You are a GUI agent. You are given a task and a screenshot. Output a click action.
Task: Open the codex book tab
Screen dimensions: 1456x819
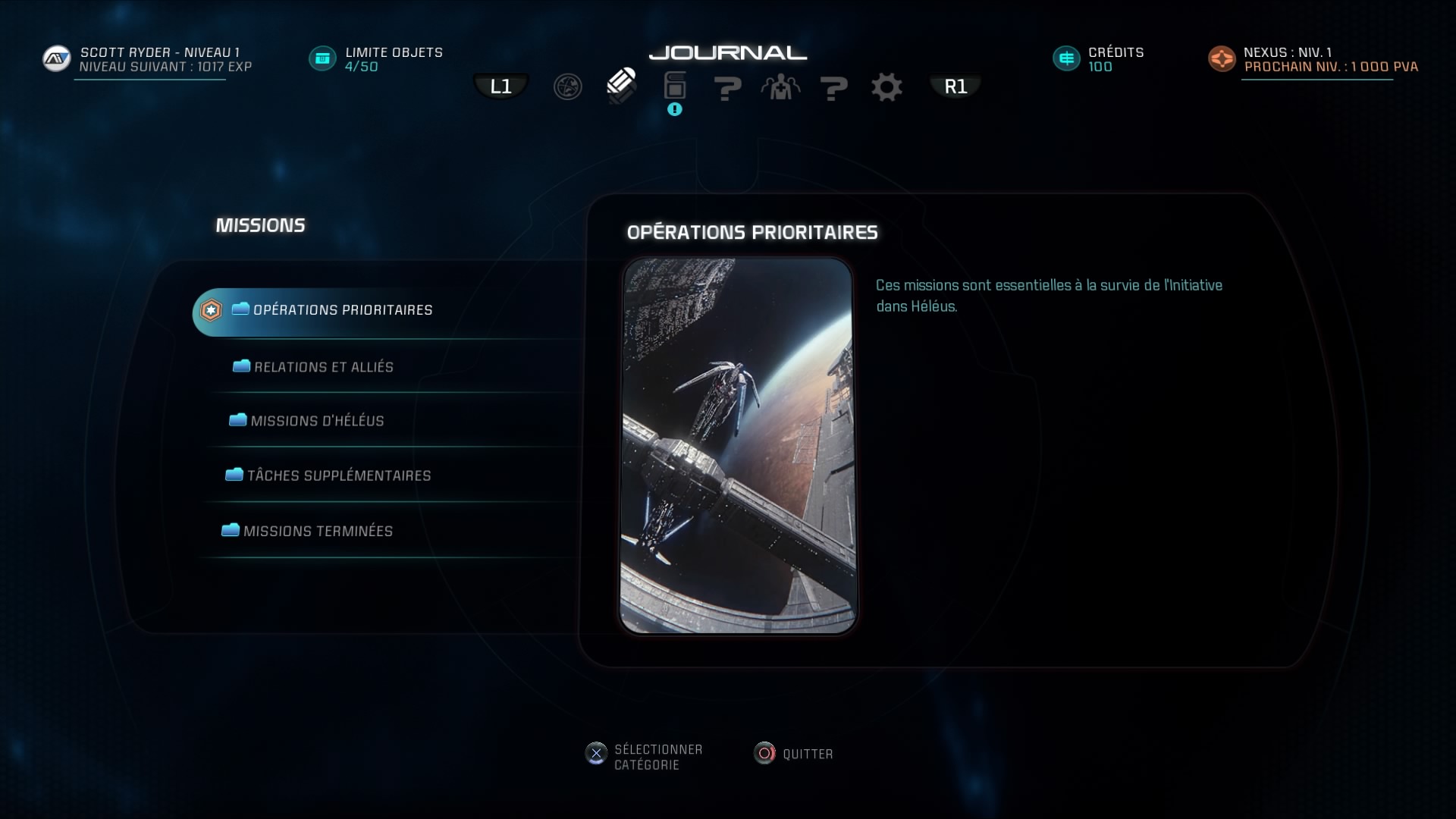click(x=674, y=86)
